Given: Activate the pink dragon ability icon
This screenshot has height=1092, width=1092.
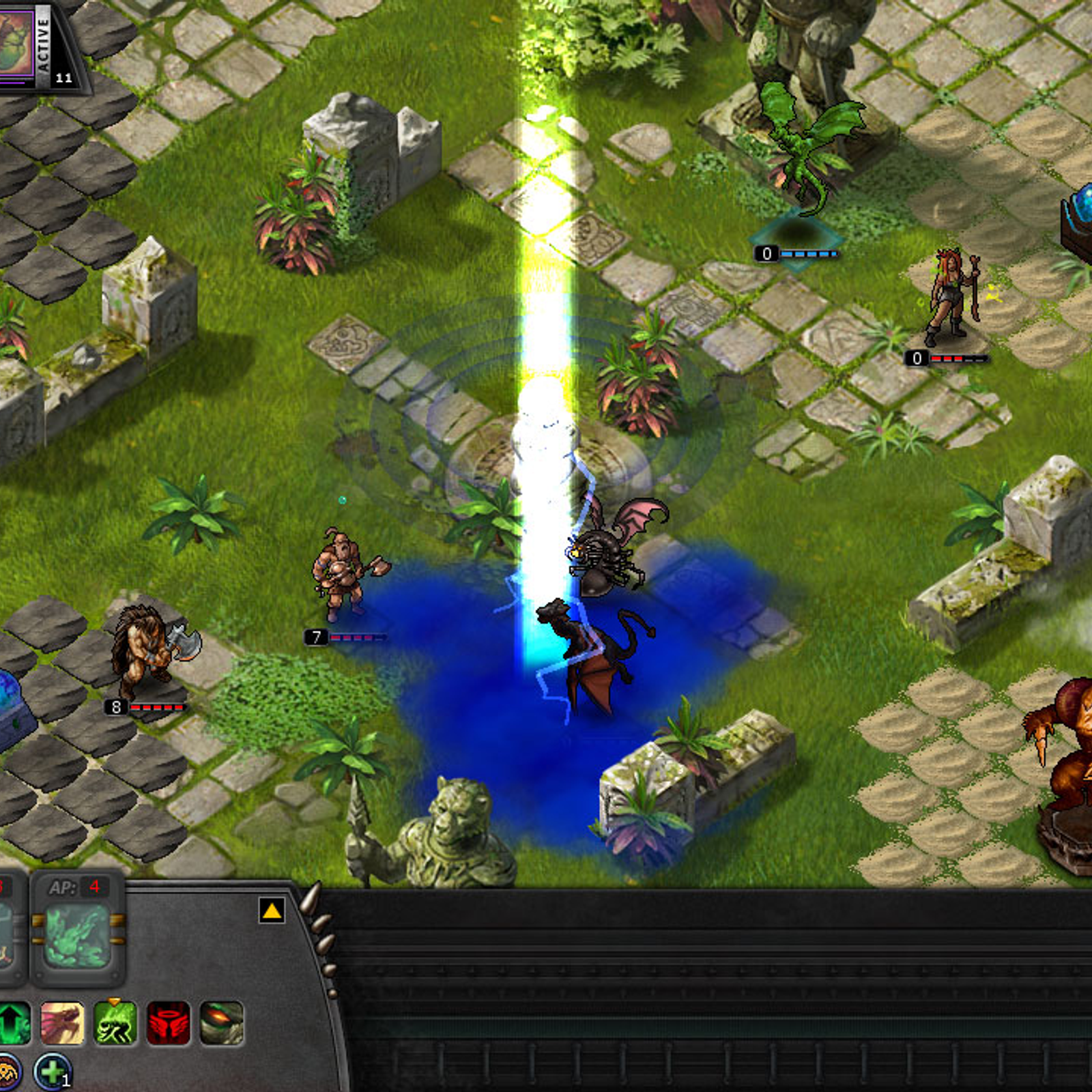Looking at the screenshot, I should click(x=62, y=1023).
